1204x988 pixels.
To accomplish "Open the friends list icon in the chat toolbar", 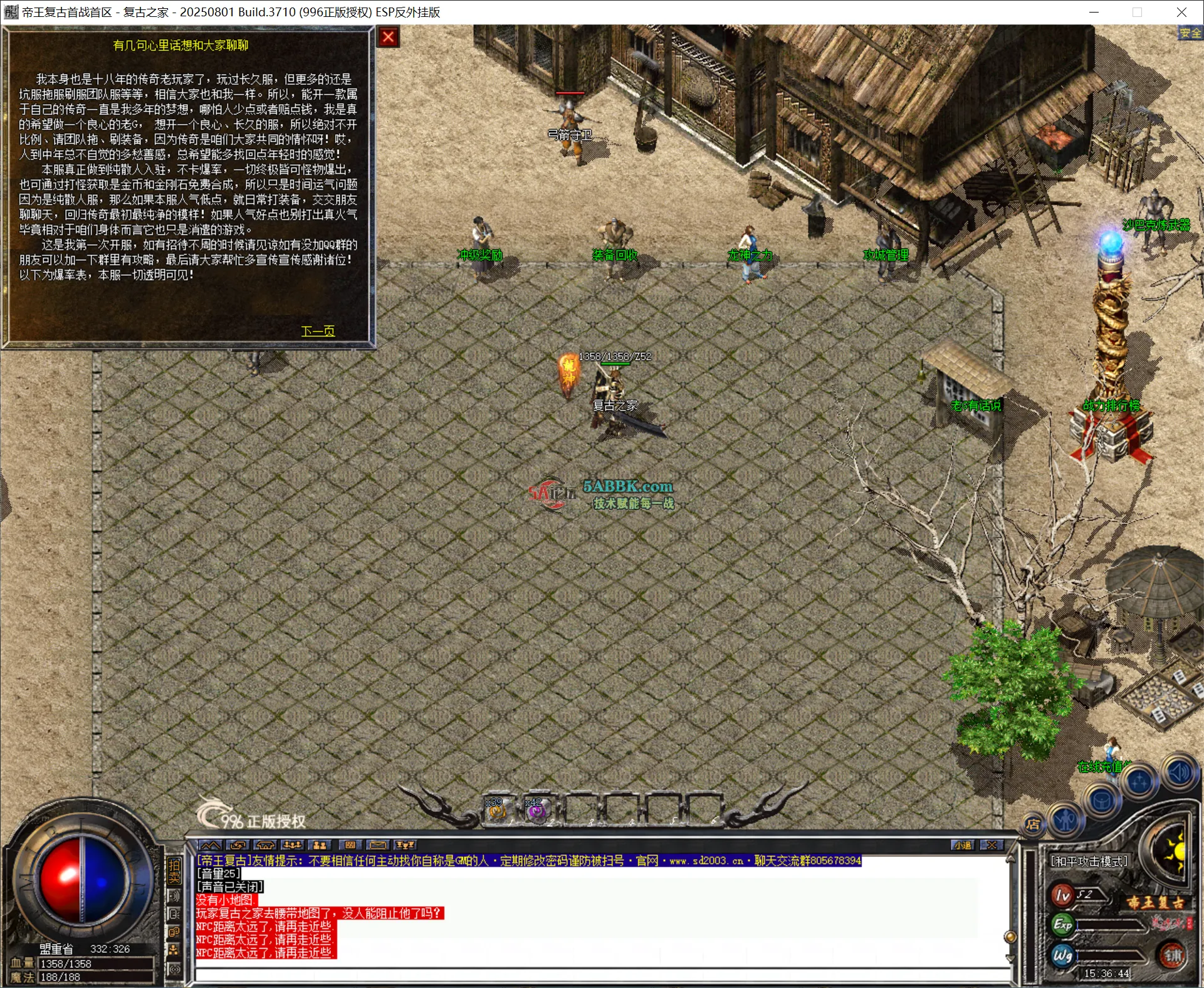I will click(320, 844).
